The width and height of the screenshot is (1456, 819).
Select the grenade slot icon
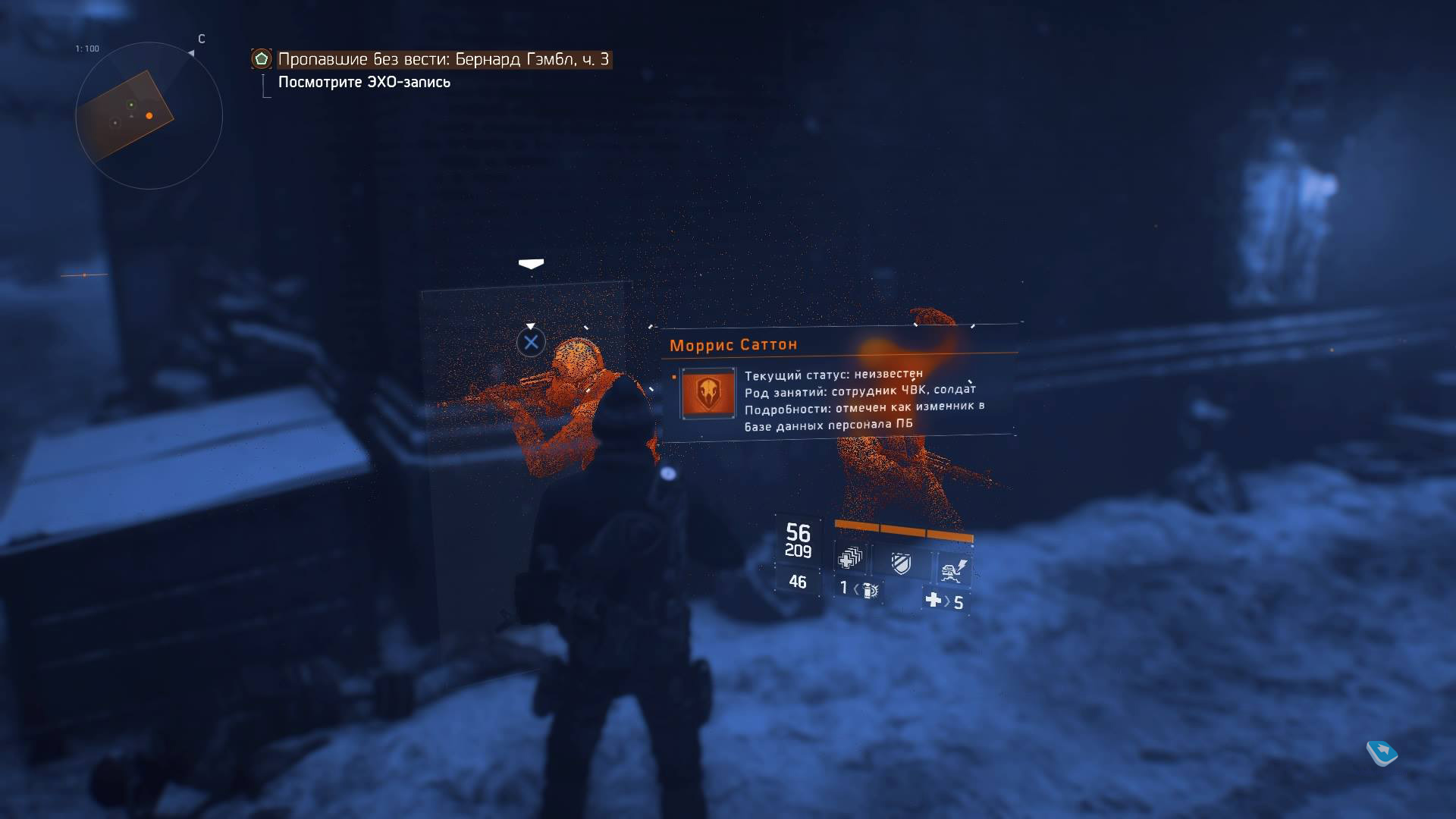[870, 589]
